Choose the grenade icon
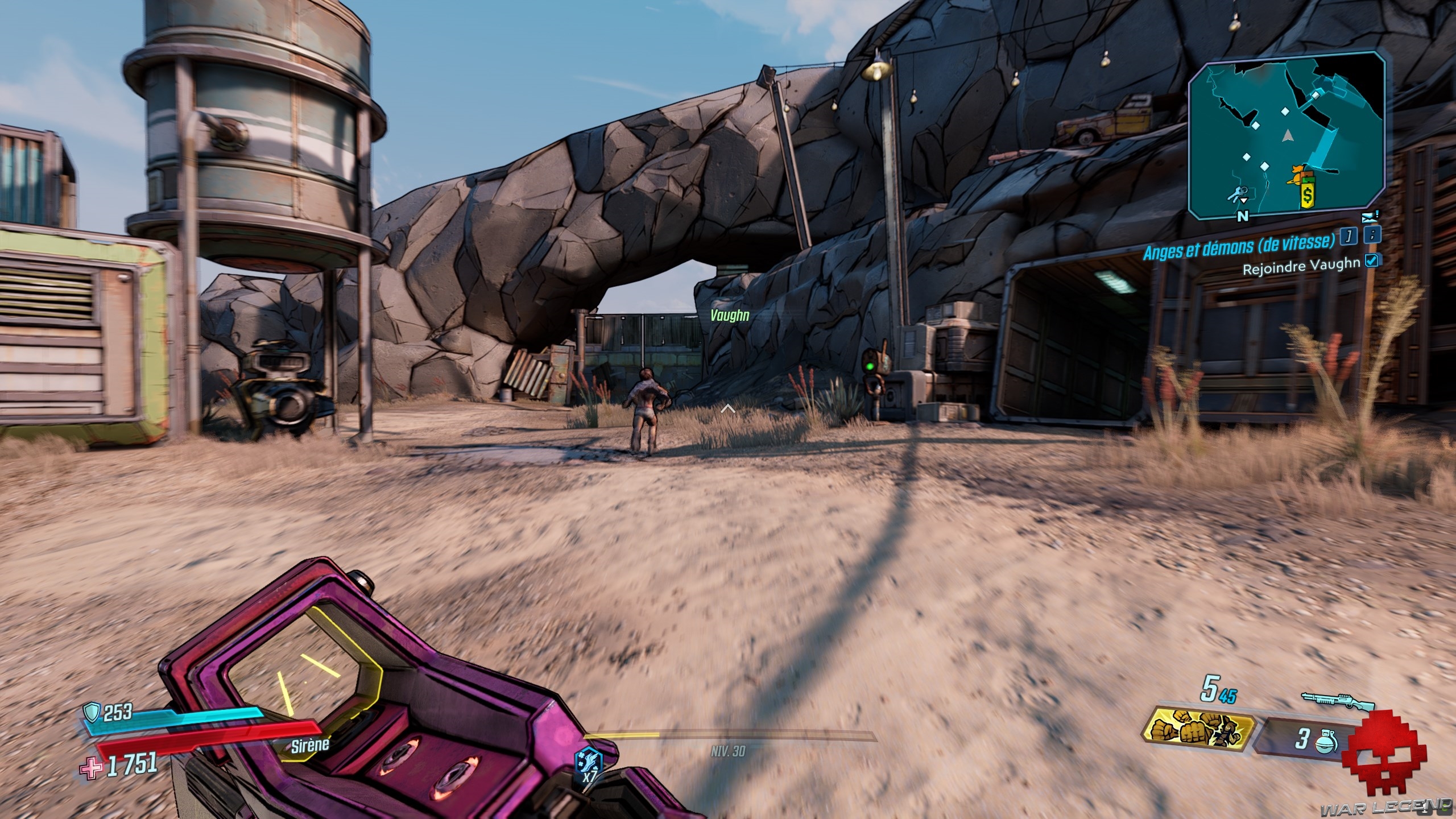The height and width of the screenshot is (819, 1456). (x=1326, y=742)
